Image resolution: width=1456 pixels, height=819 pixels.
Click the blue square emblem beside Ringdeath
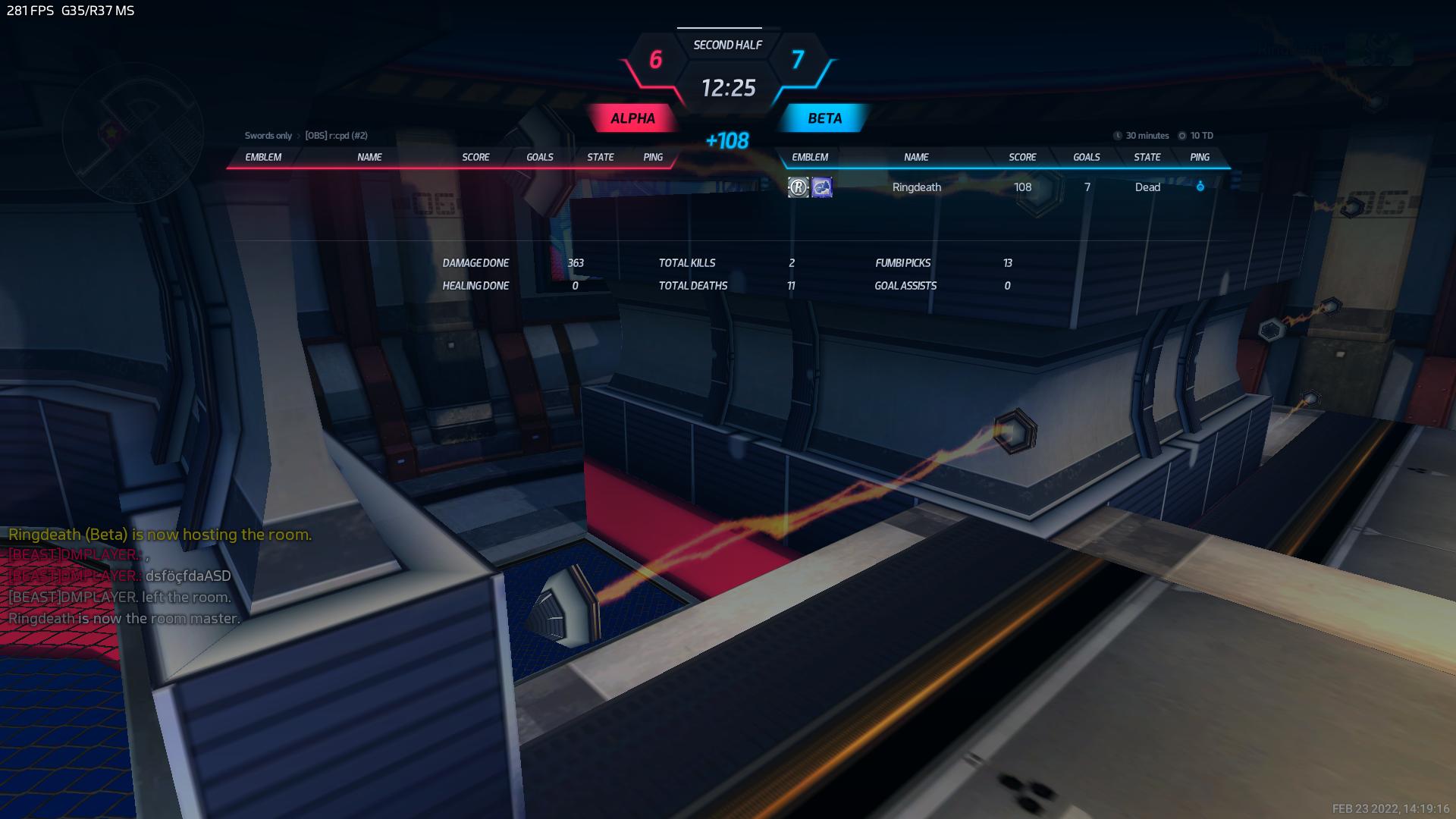822,187
